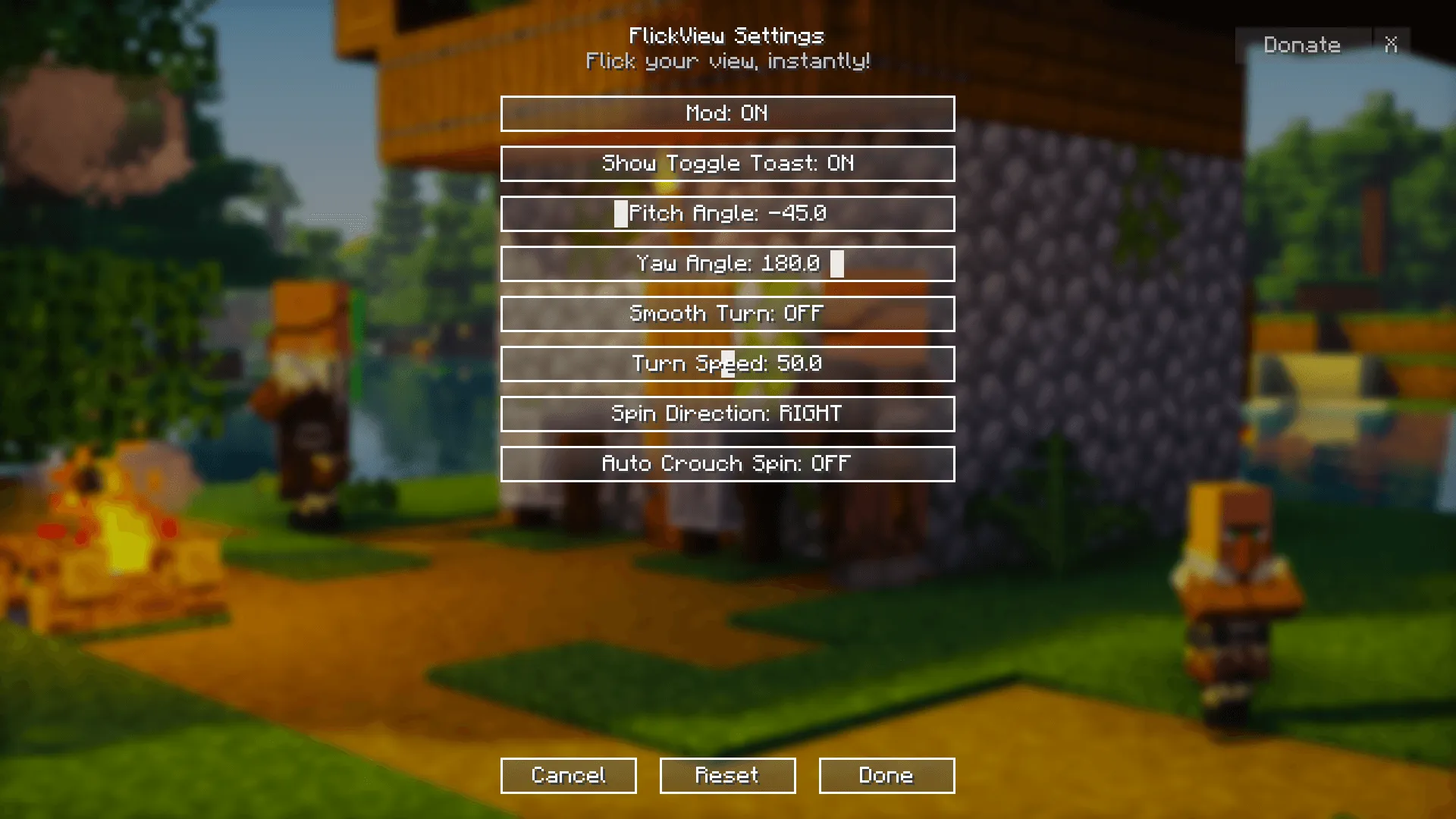Reset all FlickView settings

tap(726, 775)
